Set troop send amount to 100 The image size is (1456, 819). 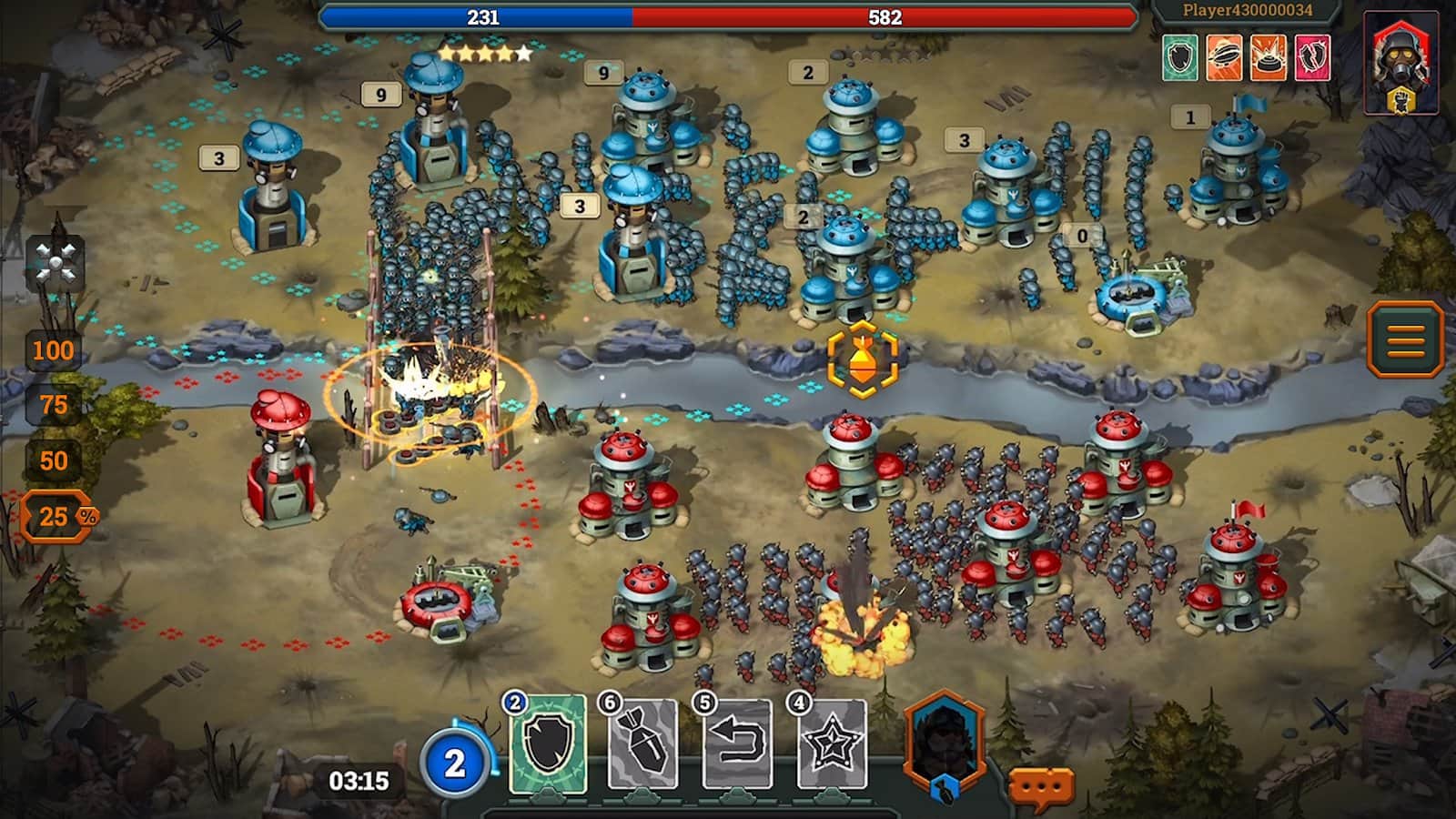click(x=53, y=350)
